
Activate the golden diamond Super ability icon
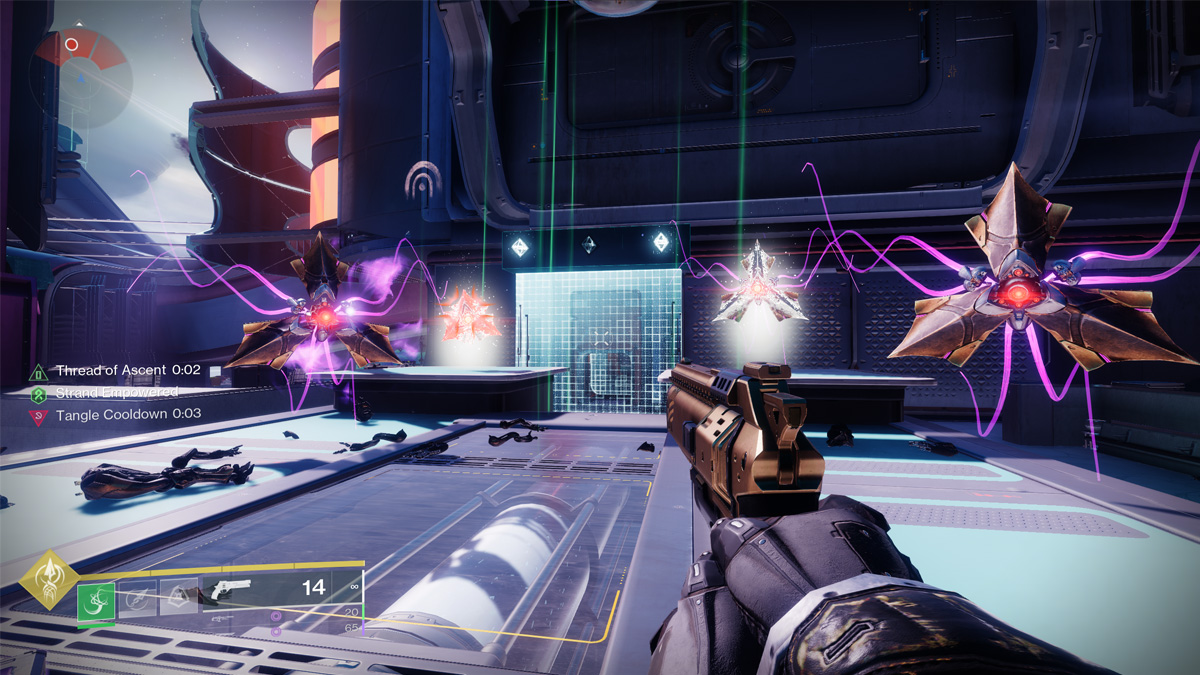pyautogui.click(x=48, y=579)
